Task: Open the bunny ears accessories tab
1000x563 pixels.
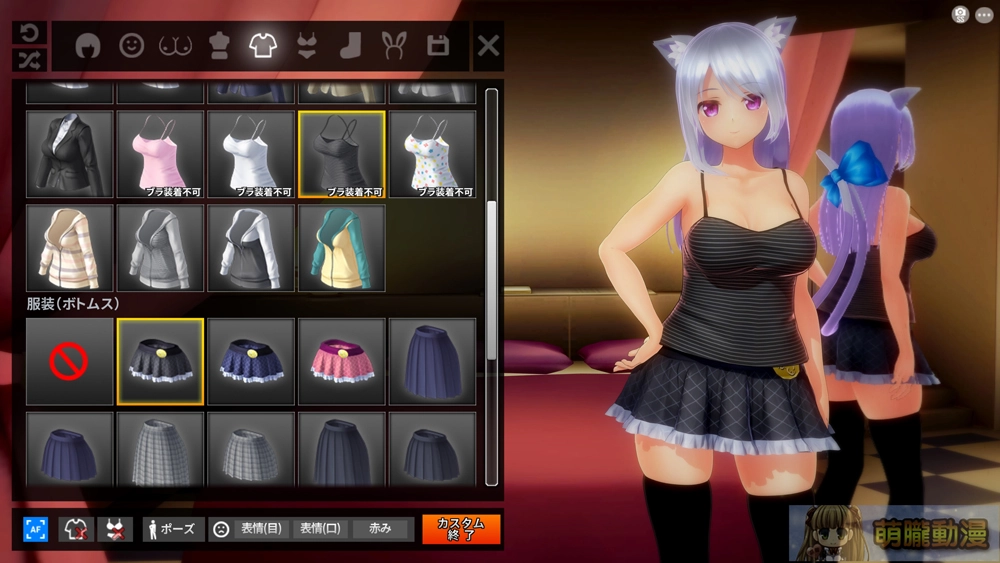Action: 393,45
